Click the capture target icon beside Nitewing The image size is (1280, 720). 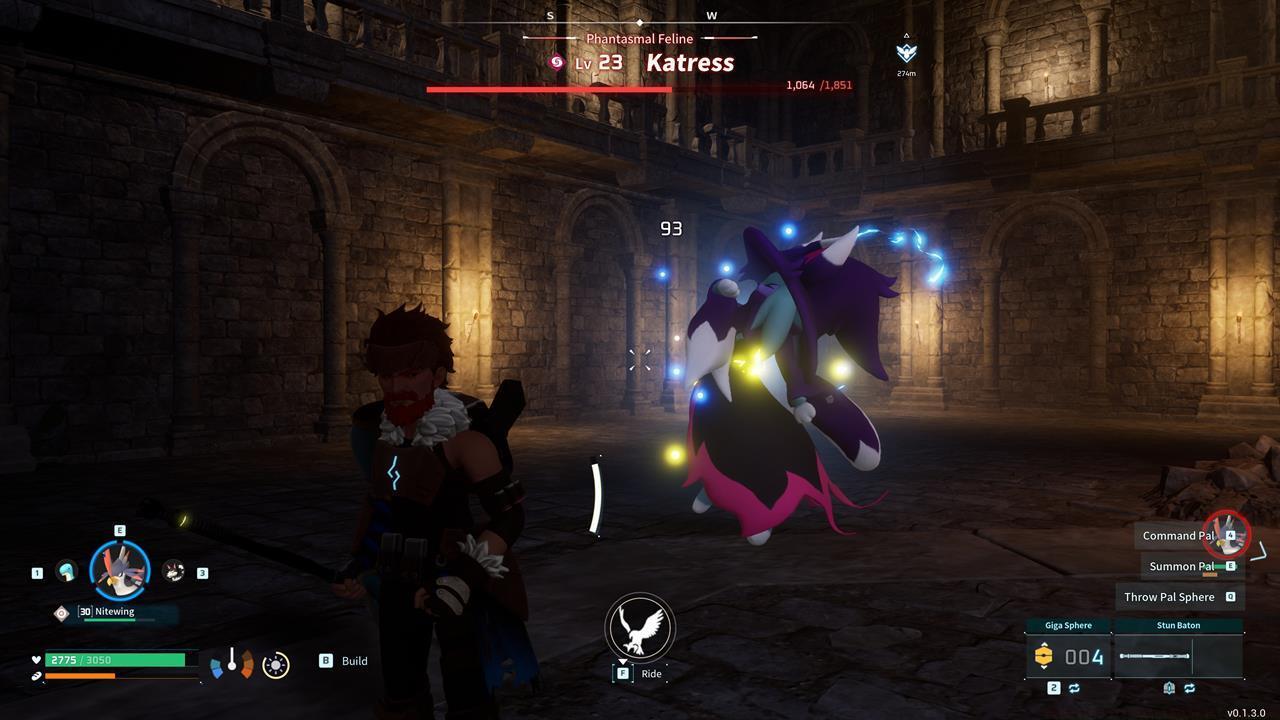pyautogui.click(x=62, y=613)
